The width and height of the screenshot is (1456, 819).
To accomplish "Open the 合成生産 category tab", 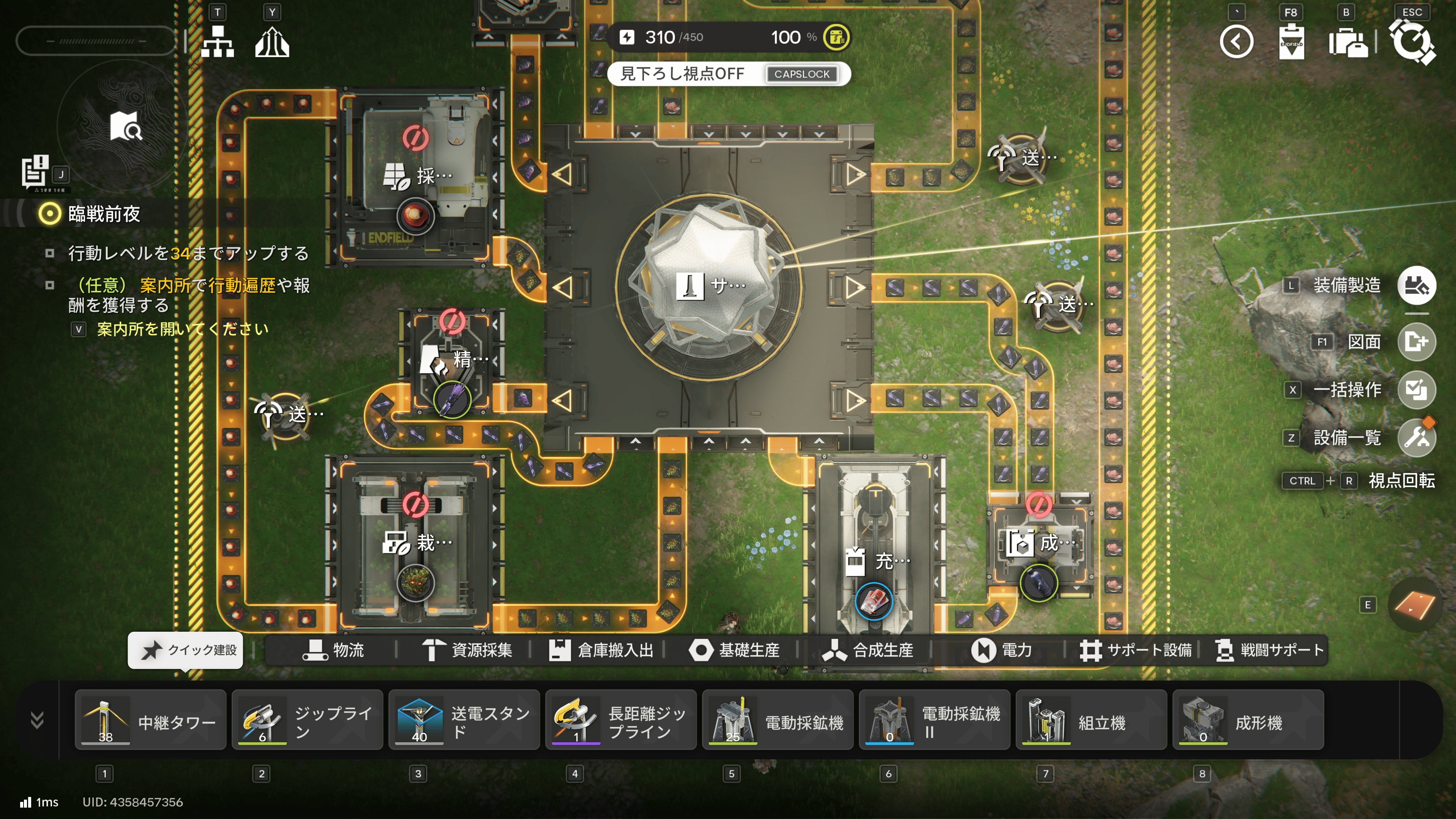I will [868, 650].
